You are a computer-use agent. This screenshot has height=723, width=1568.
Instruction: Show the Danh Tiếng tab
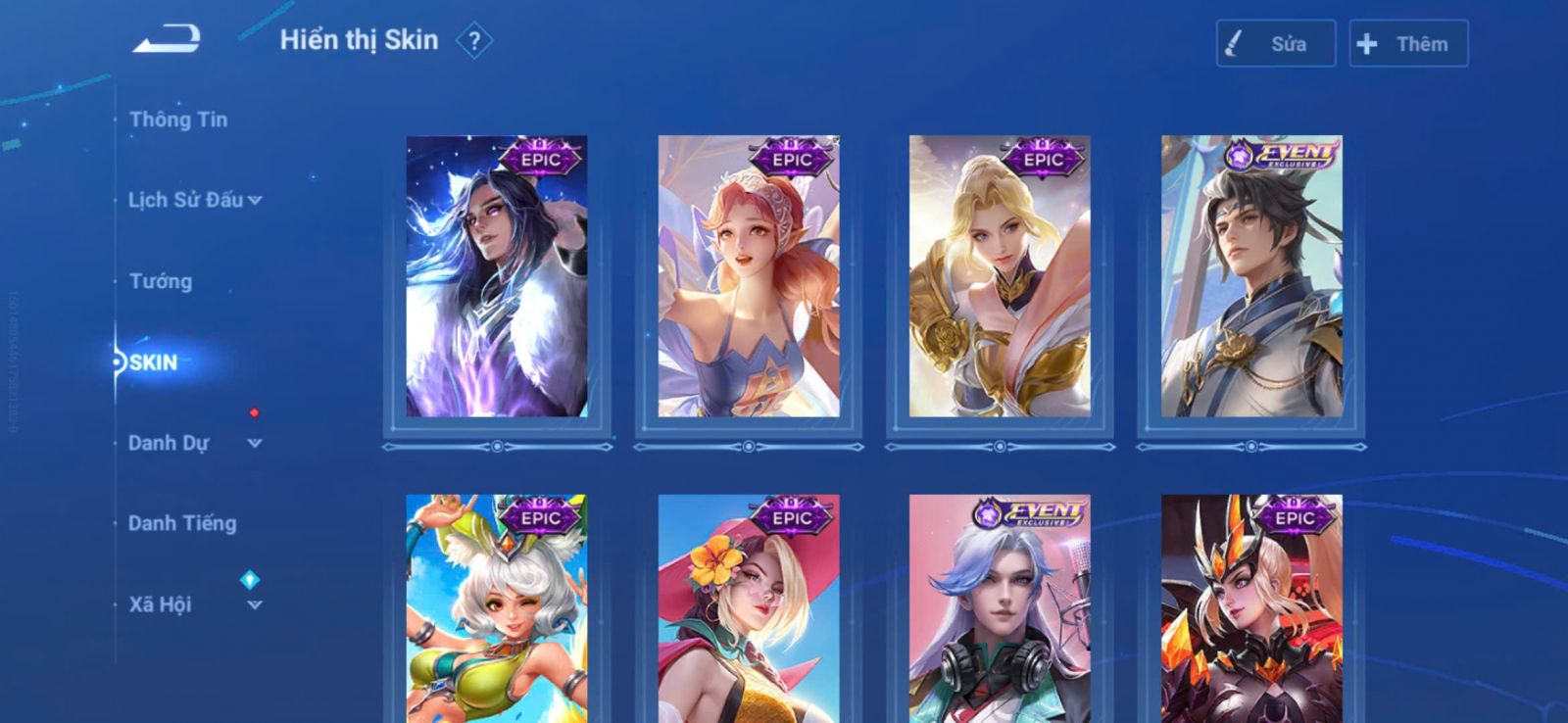pyautogui.click(x=182, y=523)
